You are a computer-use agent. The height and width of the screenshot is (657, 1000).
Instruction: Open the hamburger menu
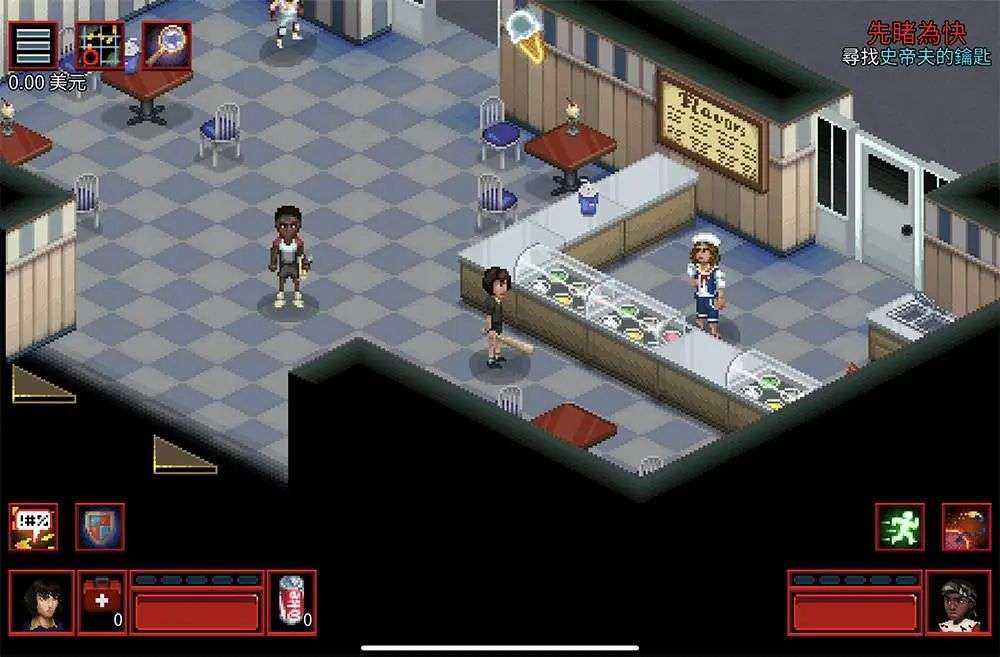32,46
